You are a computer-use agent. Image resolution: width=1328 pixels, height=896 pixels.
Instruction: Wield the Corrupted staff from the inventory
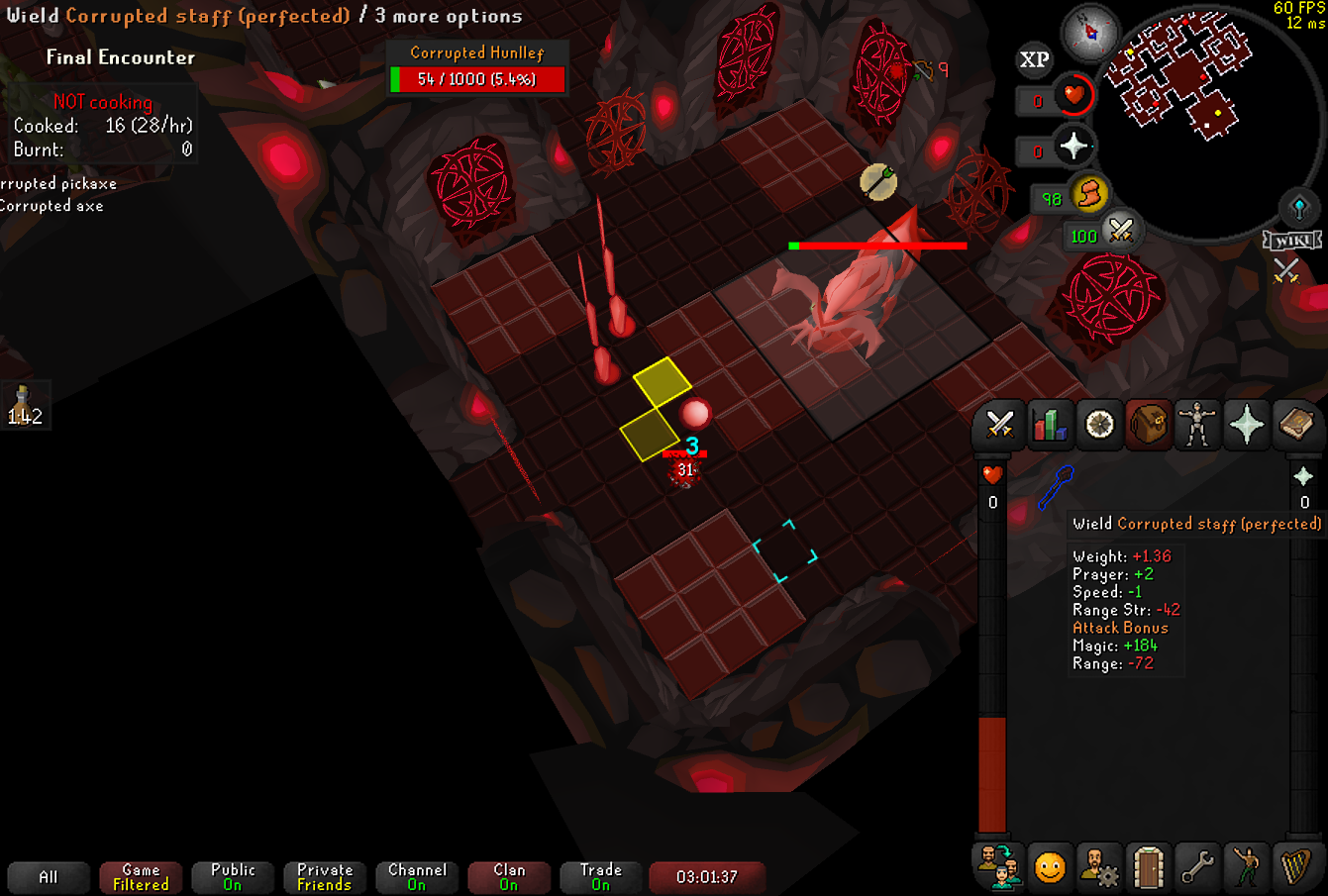1055,487
